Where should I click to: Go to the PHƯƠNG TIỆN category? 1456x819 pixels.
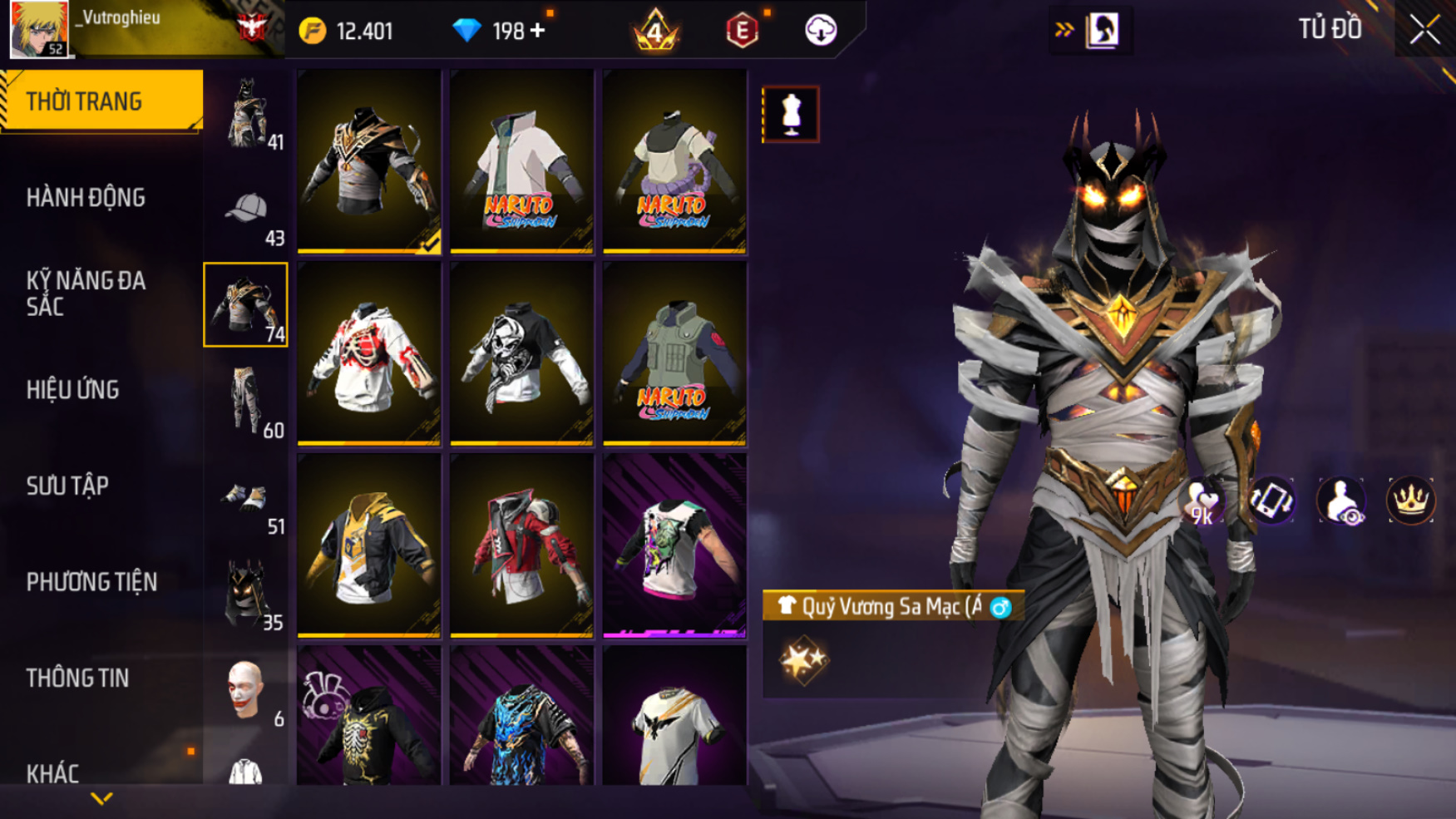[91, 582]
